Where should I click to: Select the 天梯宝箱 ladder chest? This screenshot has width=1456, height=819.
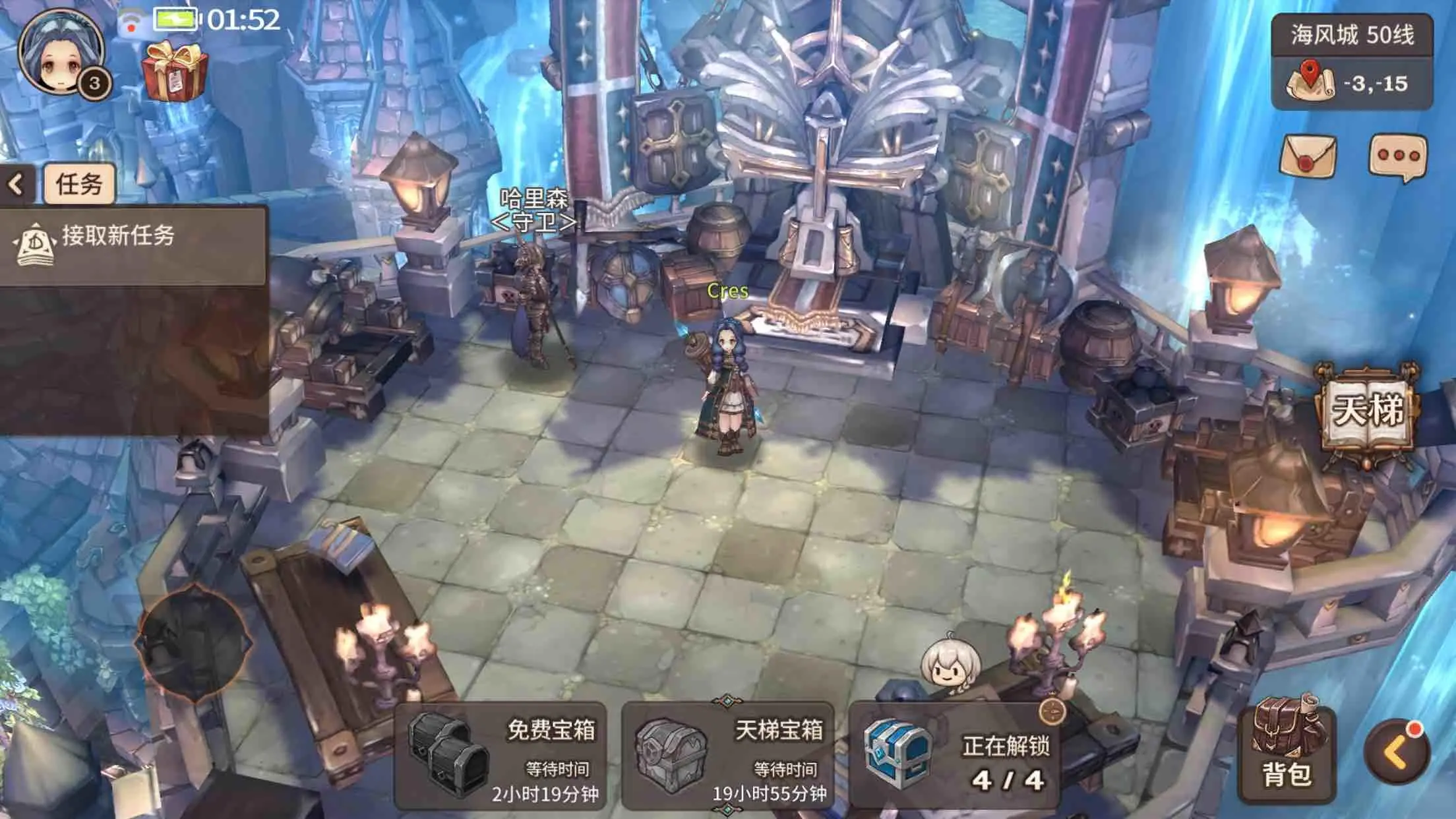(728, 756)
